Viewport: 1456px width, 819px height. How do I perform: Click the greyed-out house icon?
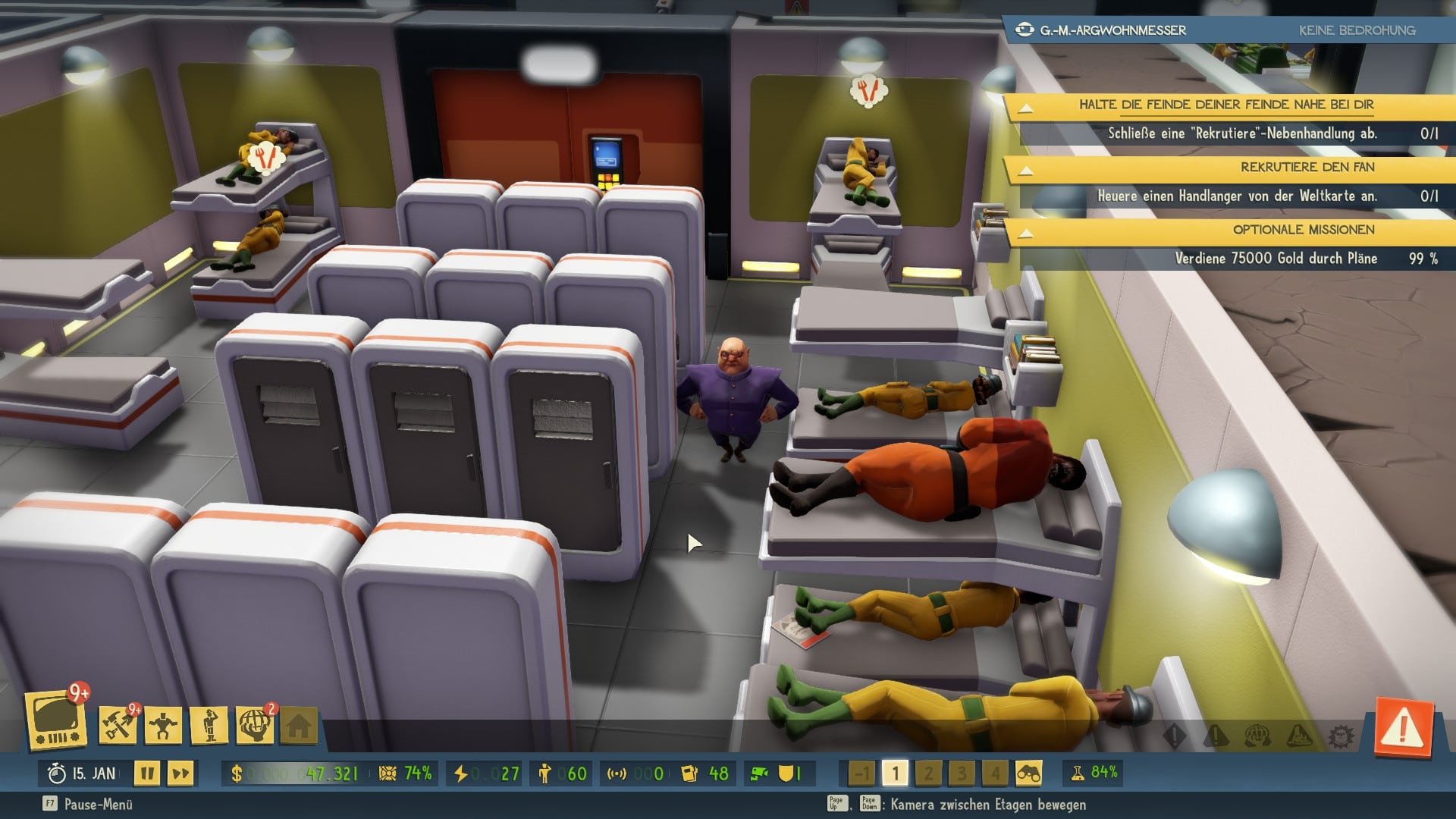coord(299,726)
